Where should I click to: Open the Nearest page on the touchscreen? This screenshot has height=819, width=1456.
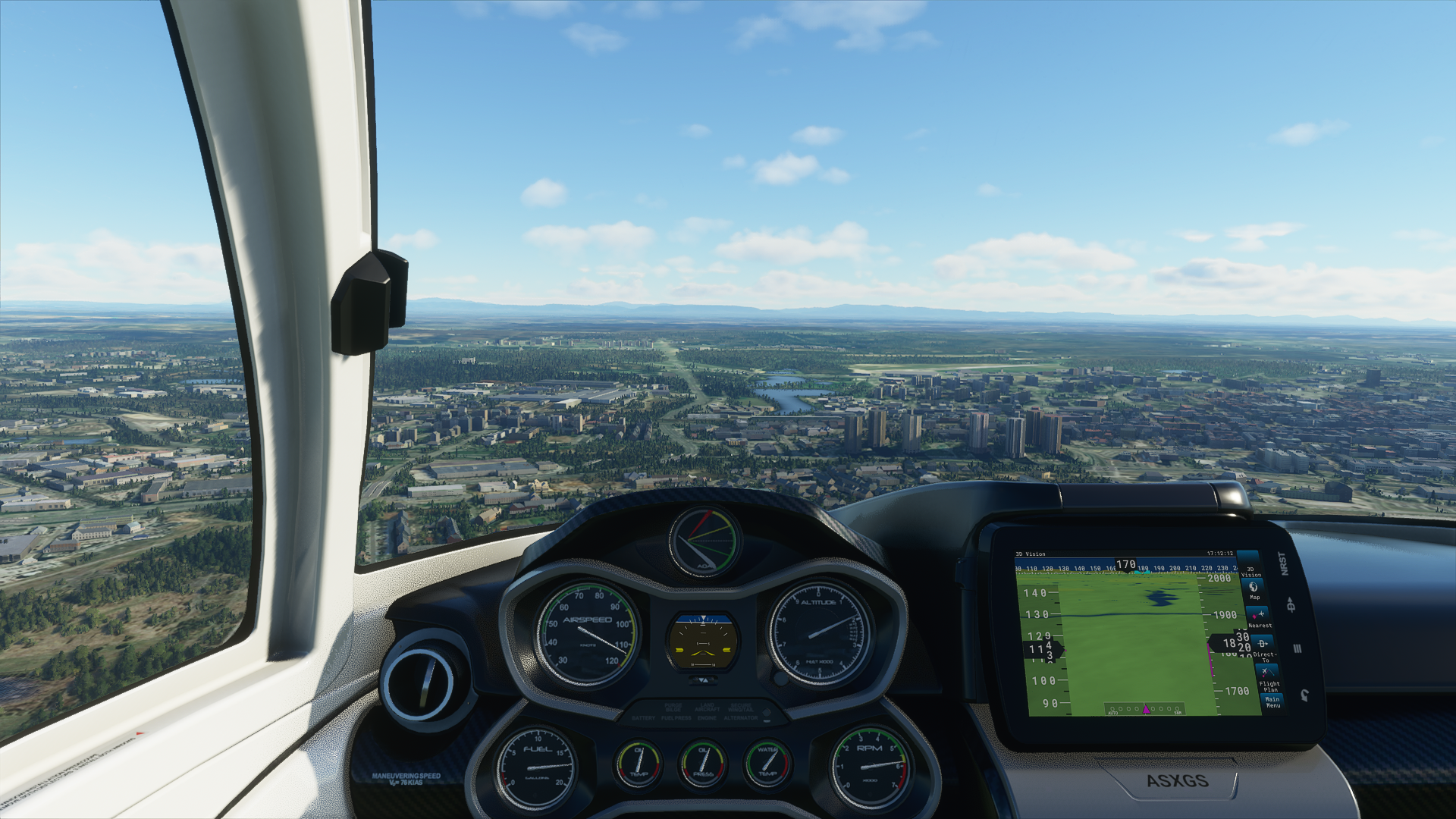coord(1260,617)
